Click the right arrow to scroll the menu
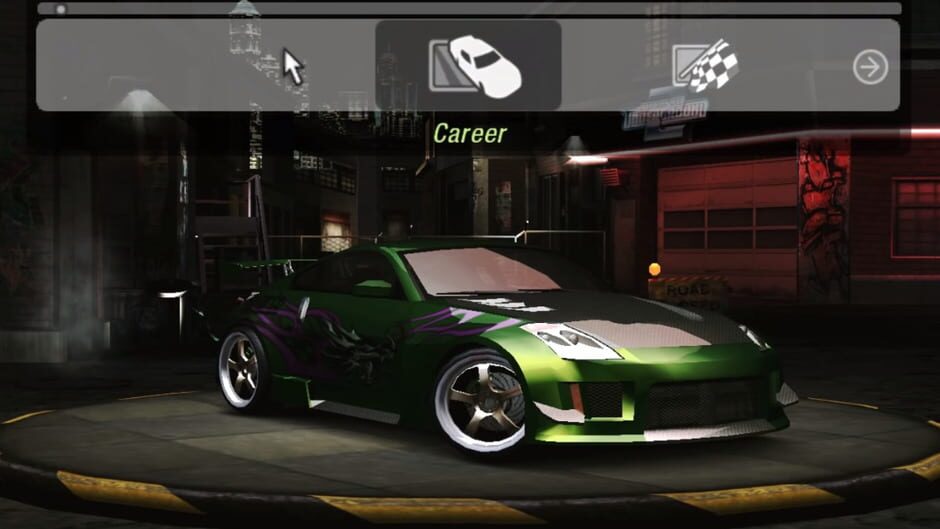The image size is (940, 529). 870,67
